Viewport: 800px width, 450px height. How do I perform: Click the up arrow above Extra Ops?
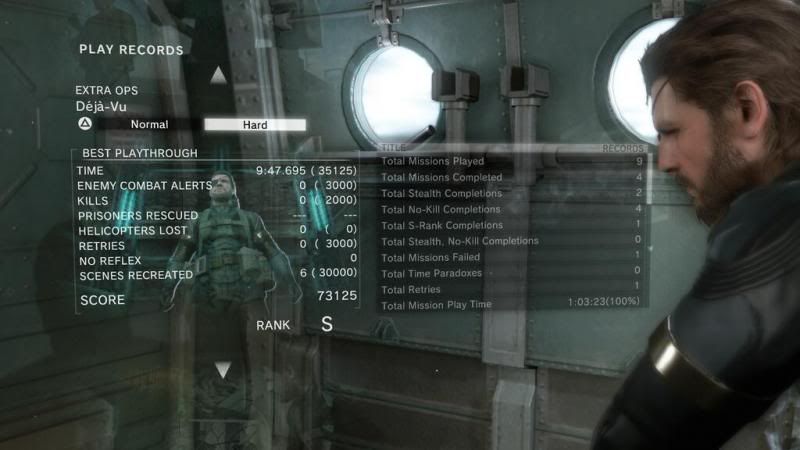(219, 75)
